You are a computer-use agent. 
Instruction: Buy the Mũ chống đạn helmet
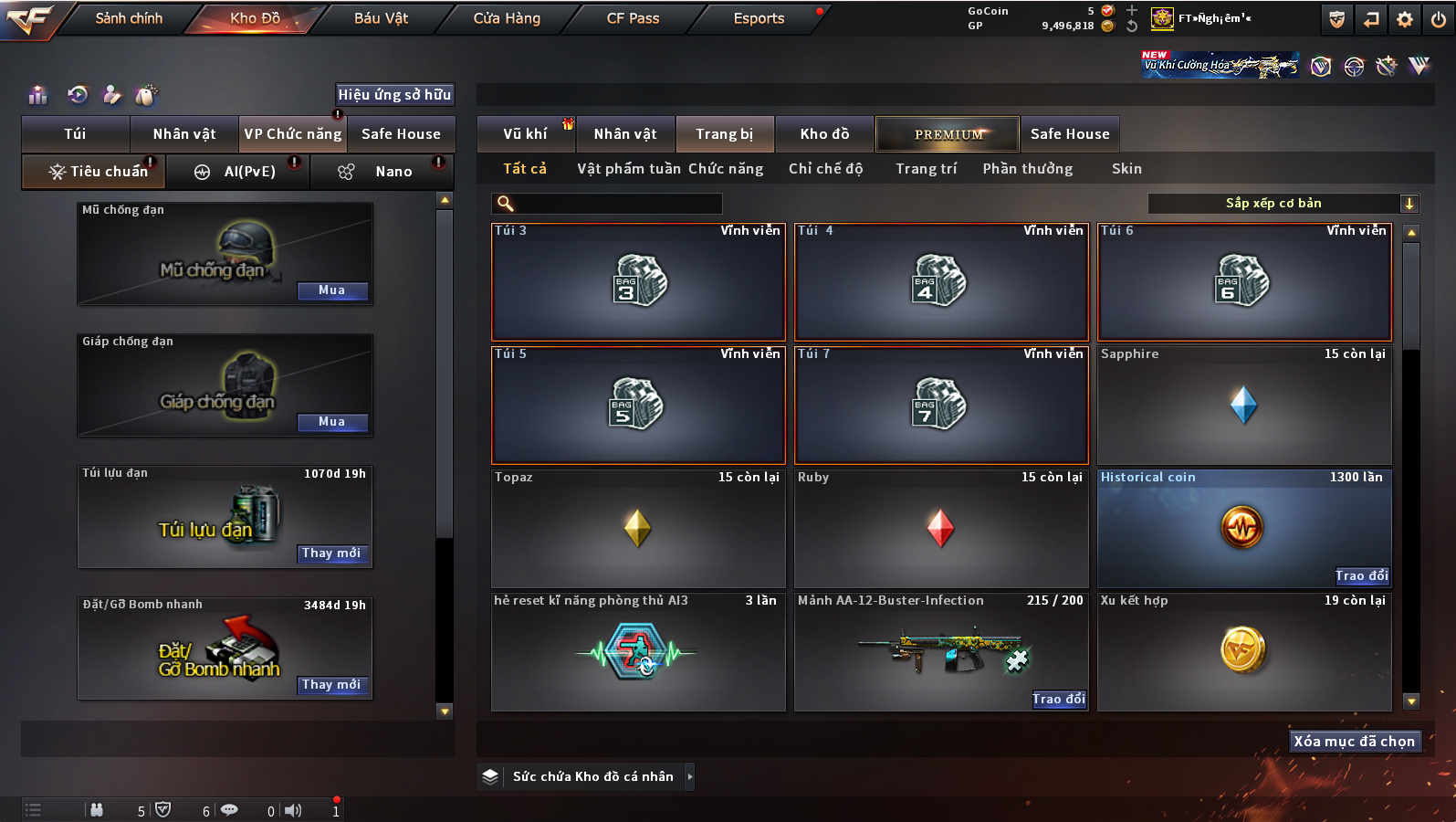coord(332,290)
